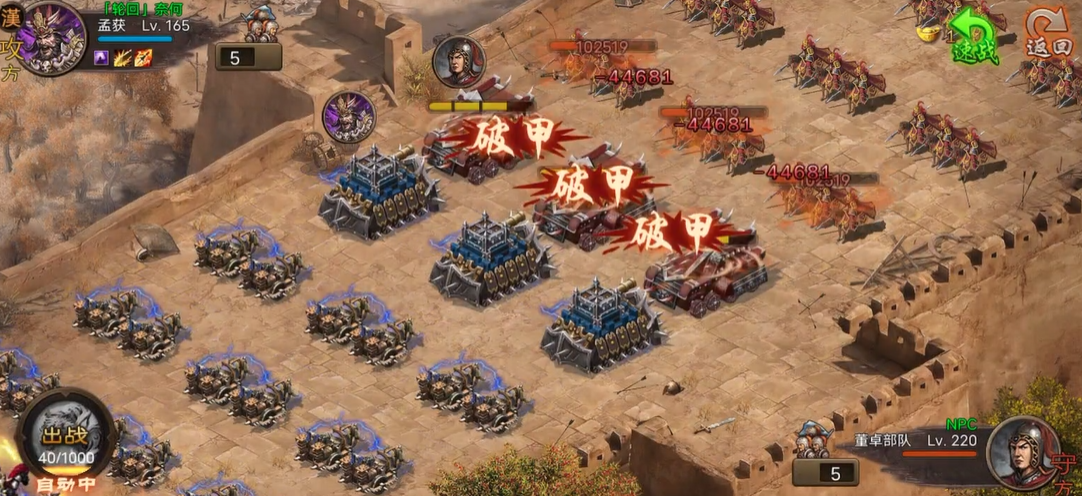Select the red flaming arrow skill icon
The image size is (1082, 496).
(143, 58)
